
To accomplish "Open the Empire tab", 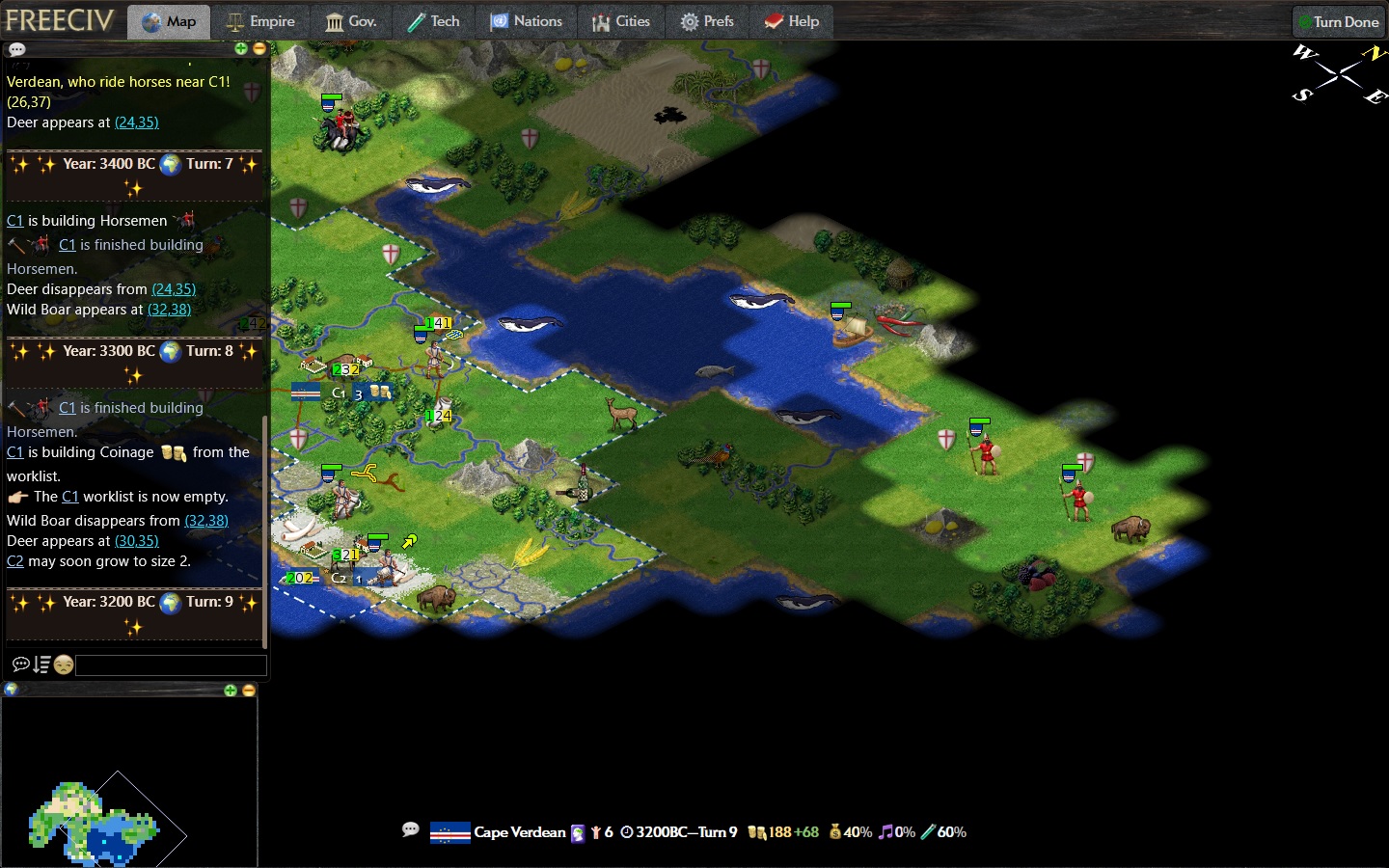I will [260, 21].
